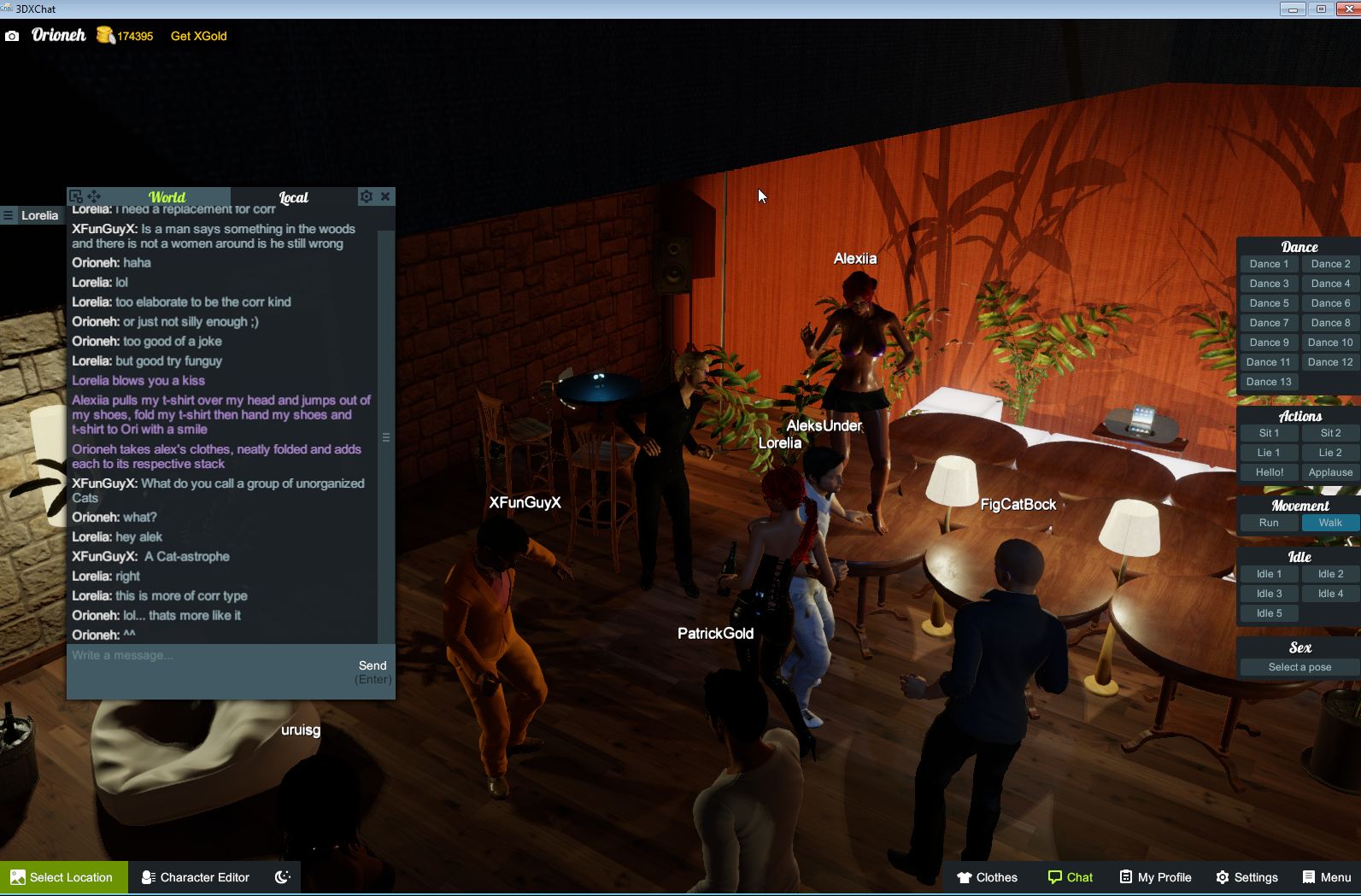
Task: Open the Menu from bottom bar
Action: (1325, 877)
